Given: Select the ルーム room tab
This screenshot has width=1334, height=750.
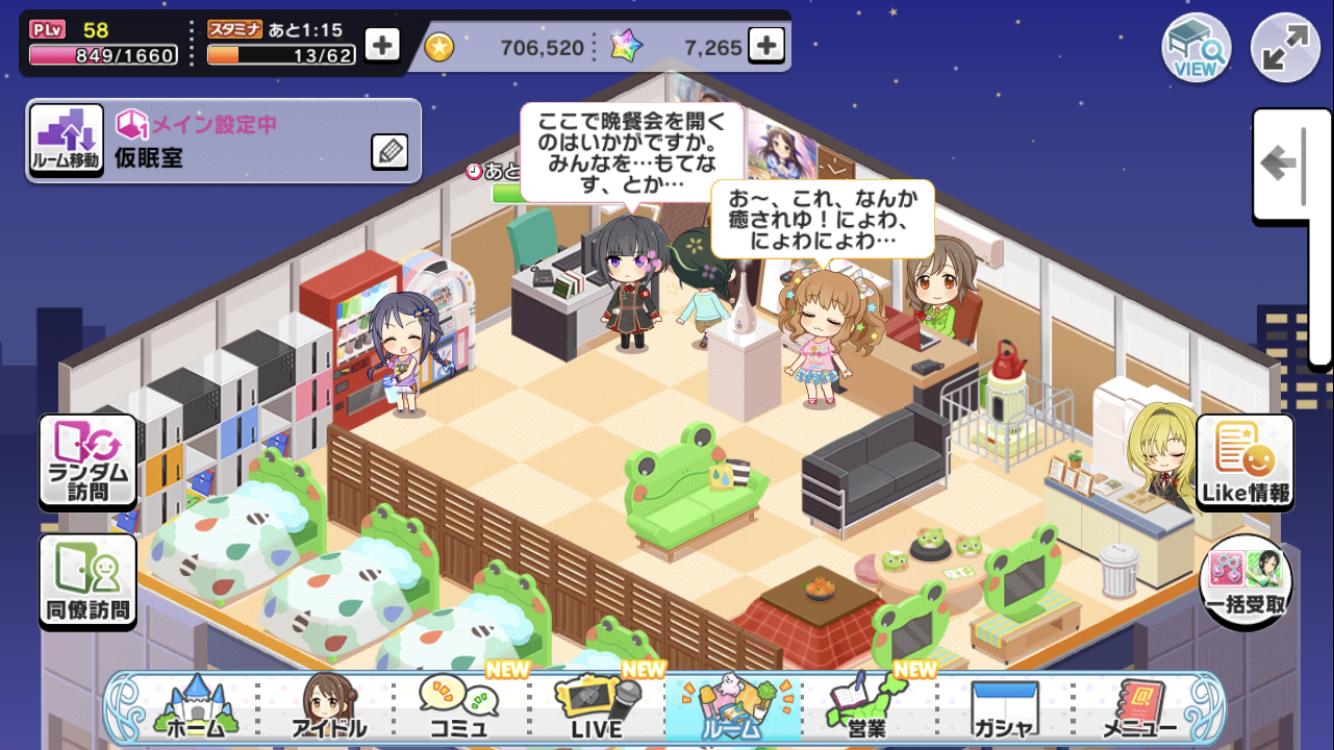Looking at the screenshot, I should [x=731, y=709].
